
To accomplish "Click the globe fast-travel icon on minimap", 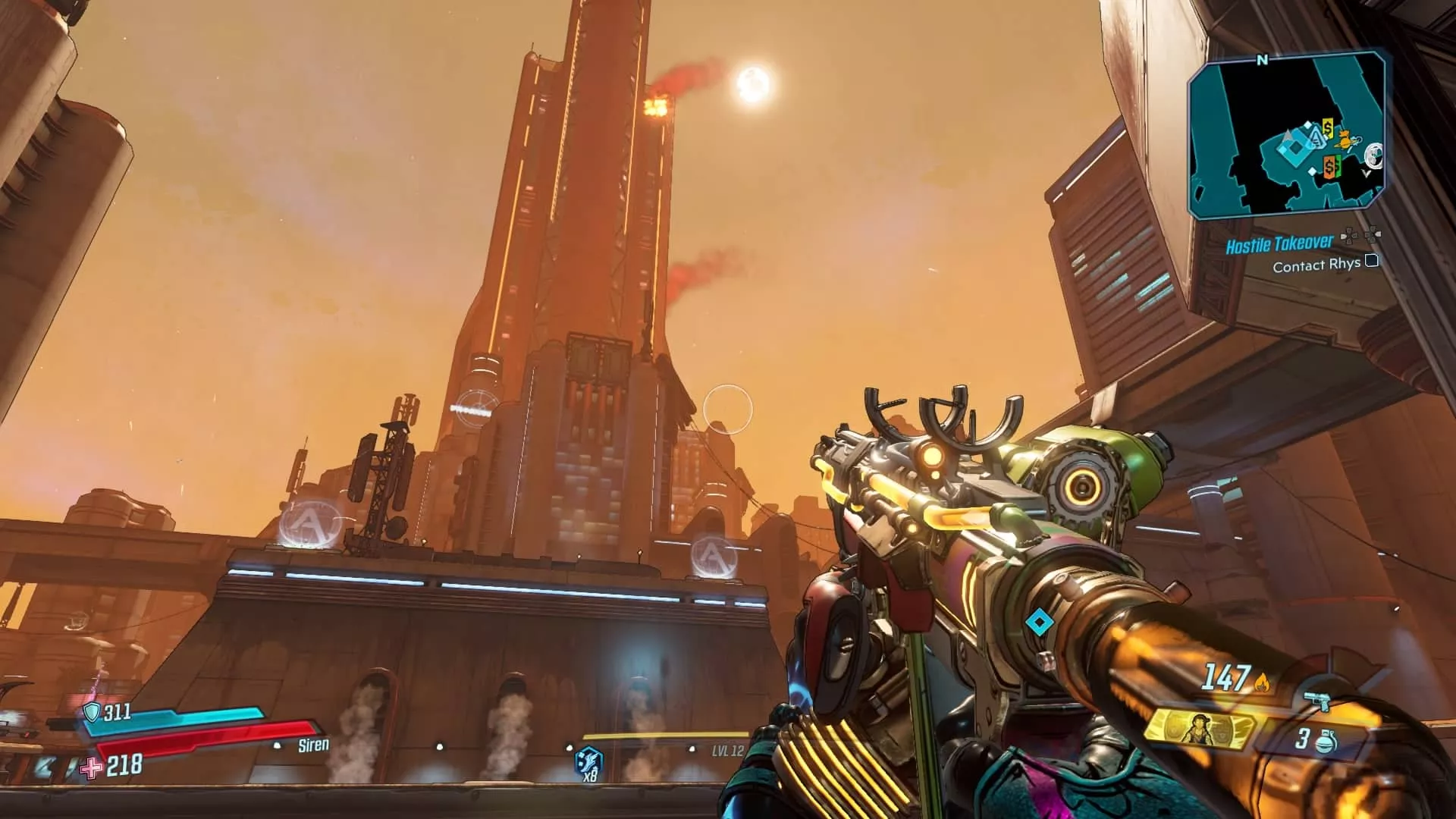I will tap(1374, 155).
